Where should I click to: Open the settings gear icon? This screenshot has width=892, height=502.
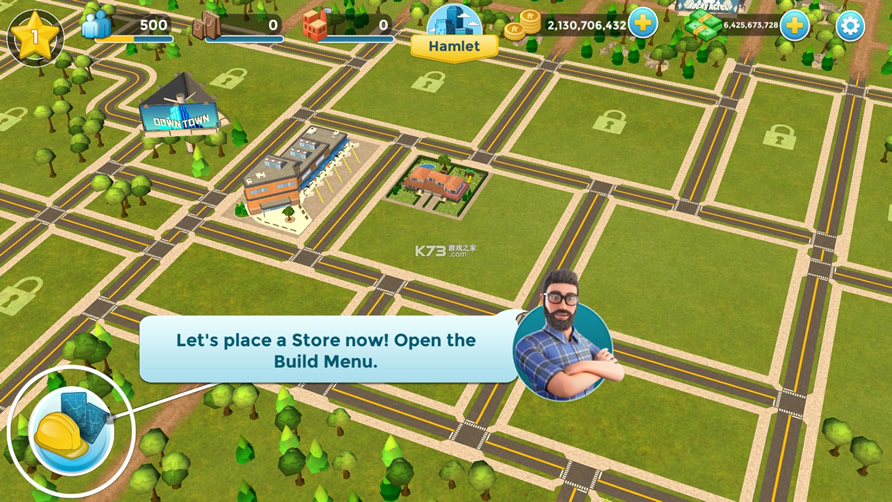click(x=850, y=25)
